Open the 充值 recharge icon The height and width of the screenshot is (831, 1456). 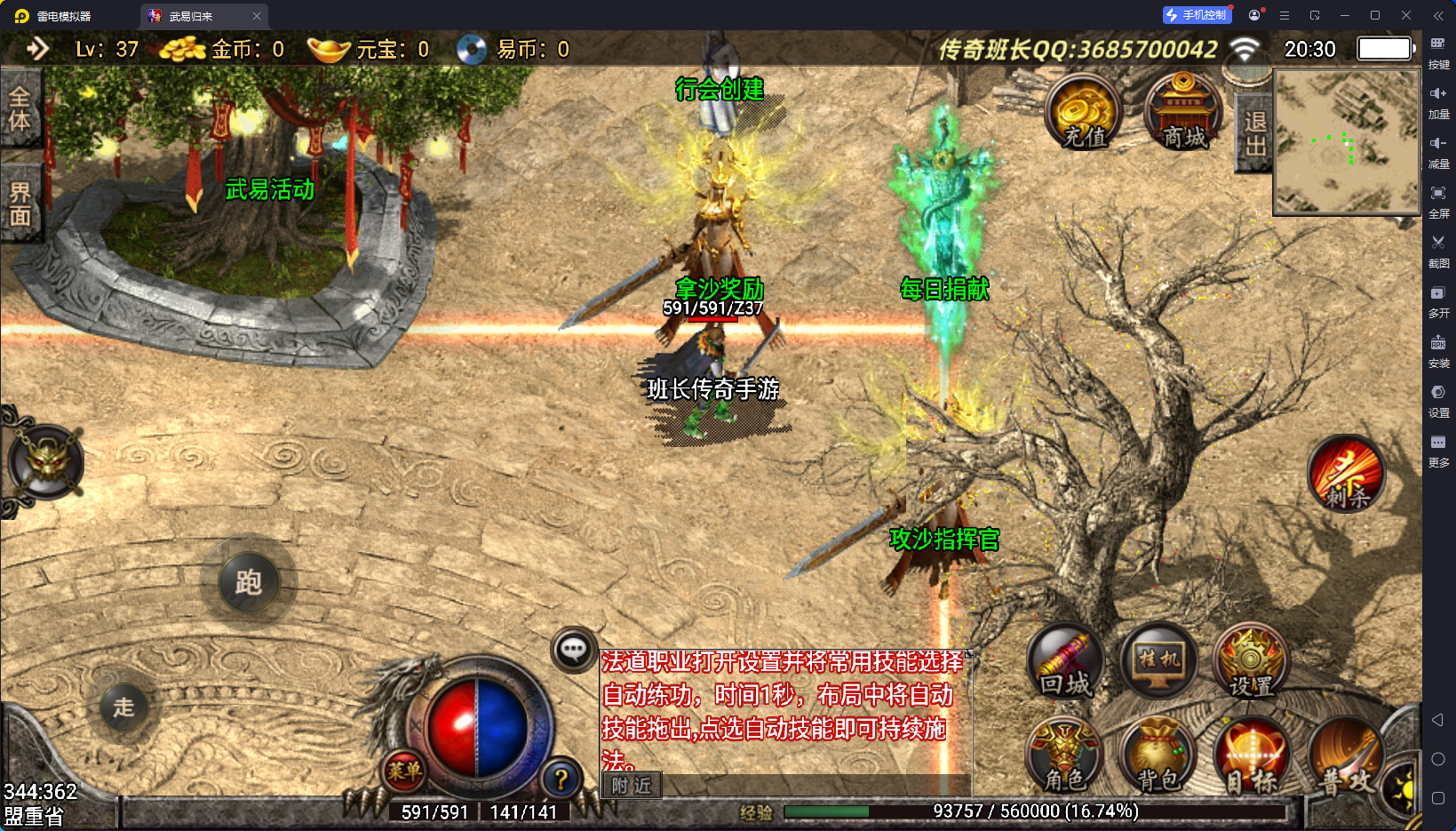[x=1083, y=114]
